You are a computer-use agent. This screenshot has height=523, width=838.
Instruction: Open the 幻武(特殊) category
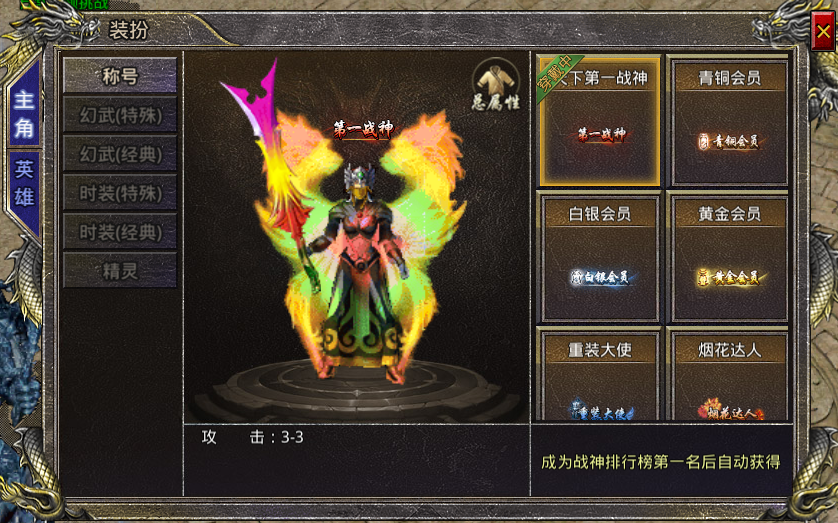120,115
